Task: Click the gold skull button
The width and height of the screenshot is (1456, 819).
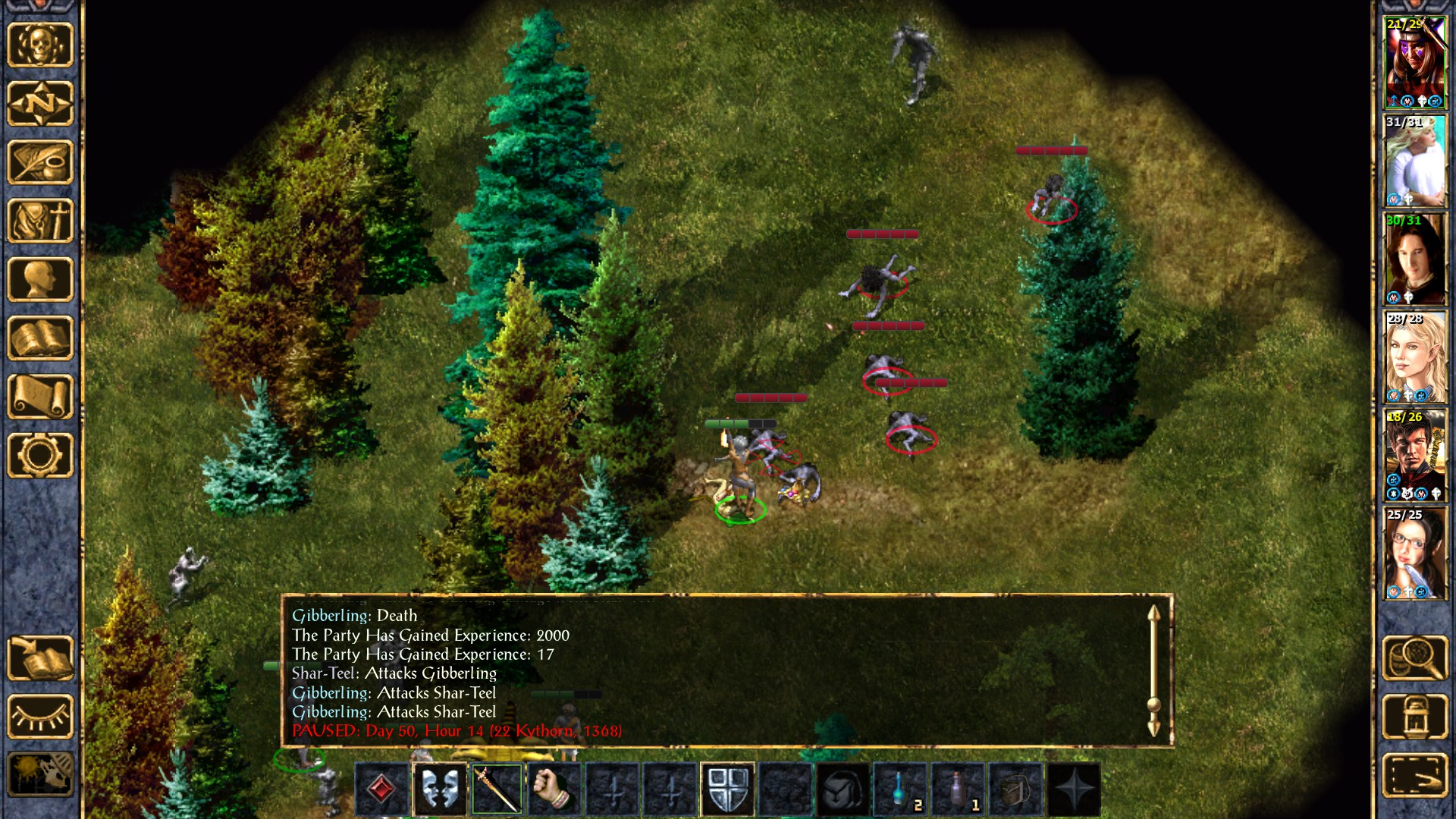Action: [40, 45]
